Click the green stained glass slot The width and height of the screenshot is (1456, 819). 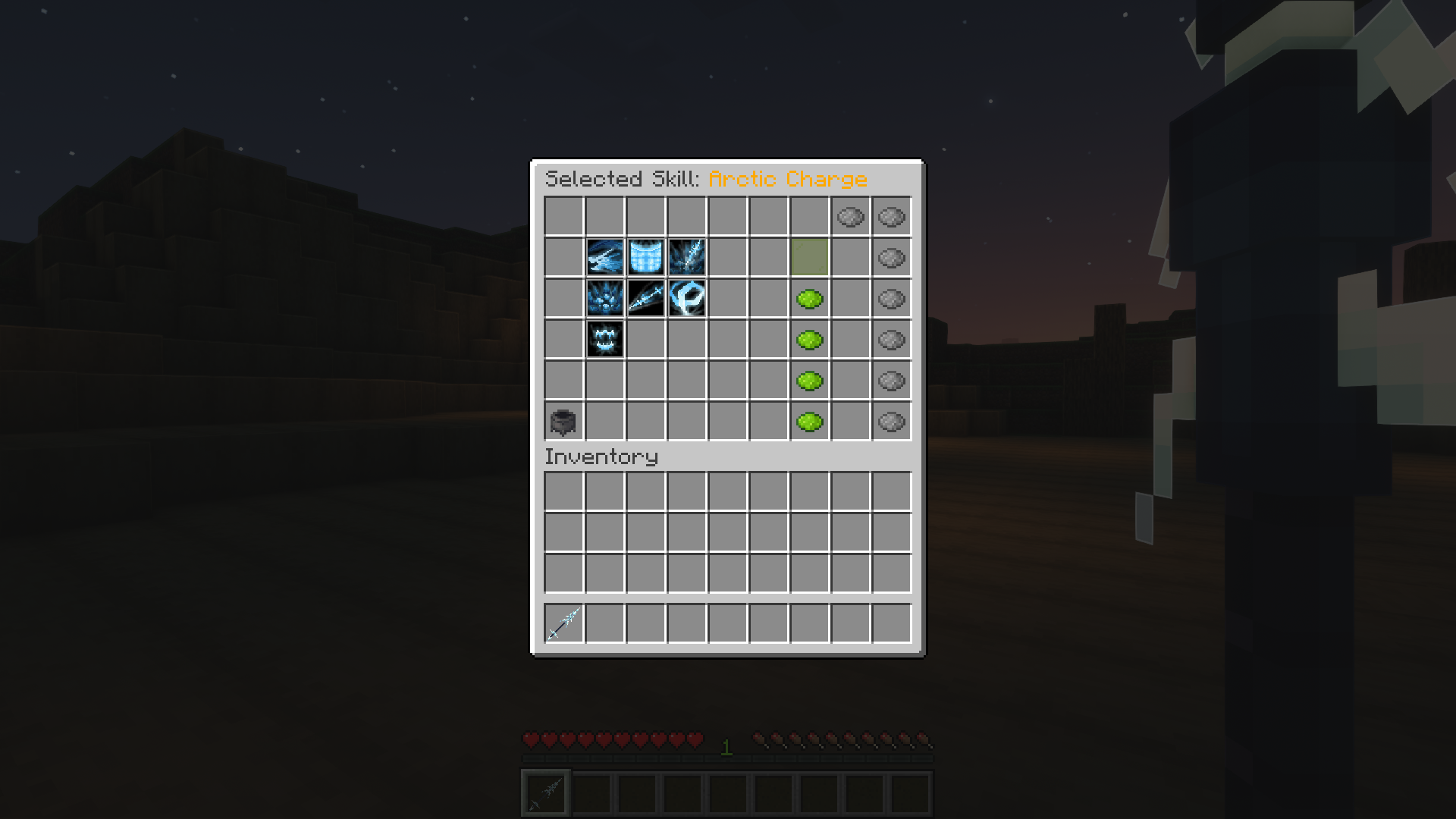pyautogui.click(x=810, y=258)
